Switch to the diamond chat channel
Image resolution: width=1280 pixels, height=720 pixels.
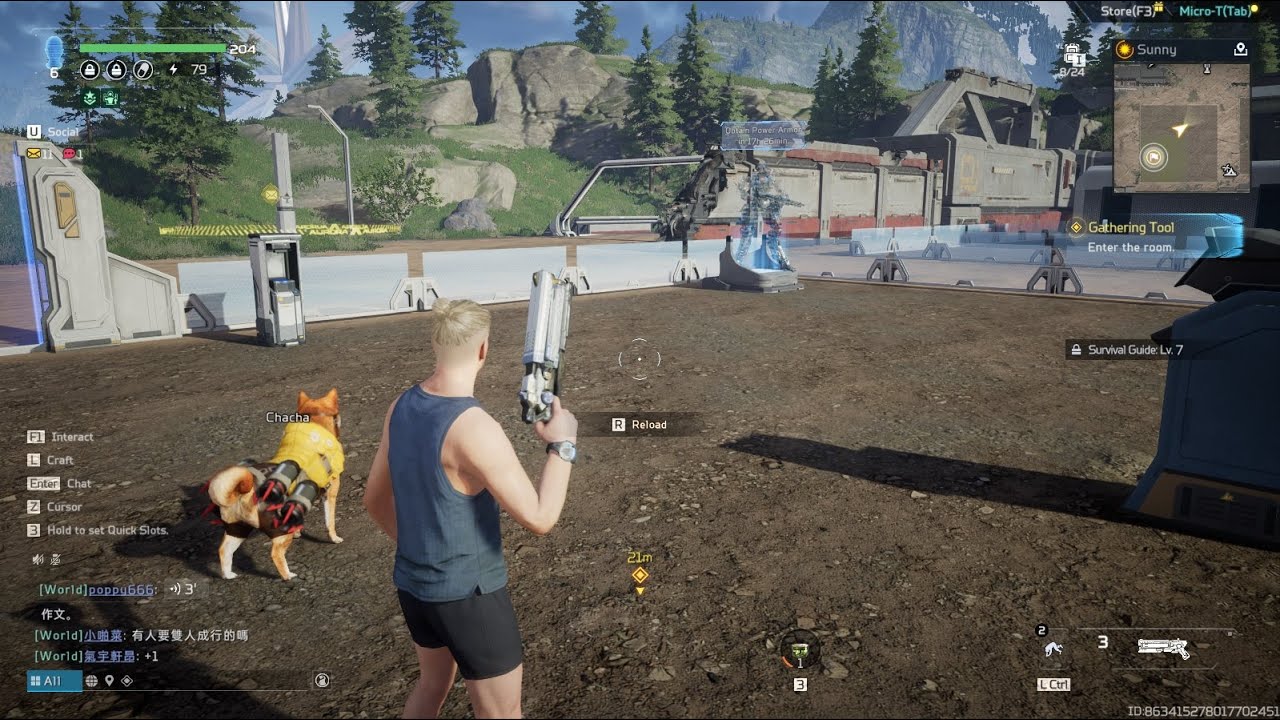click(x=127, y=680)
